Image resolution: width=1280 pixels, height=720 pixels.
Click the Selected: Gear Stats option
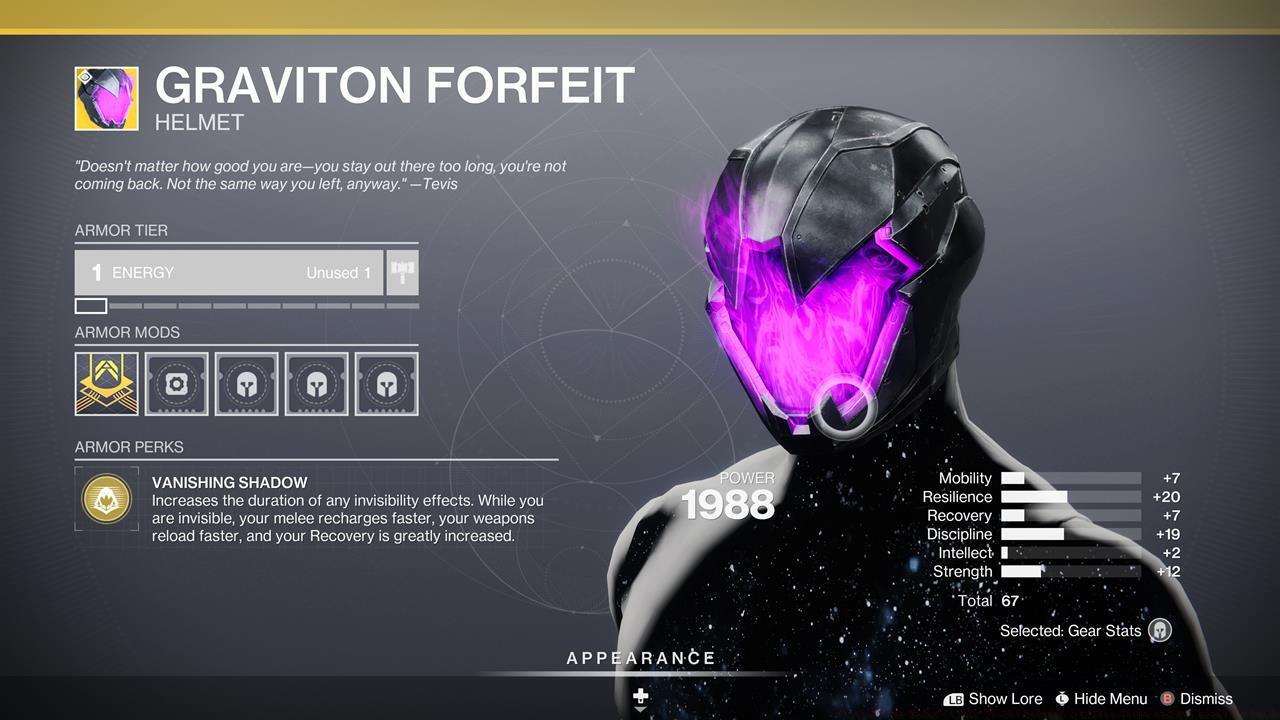tap(1070, 631)
